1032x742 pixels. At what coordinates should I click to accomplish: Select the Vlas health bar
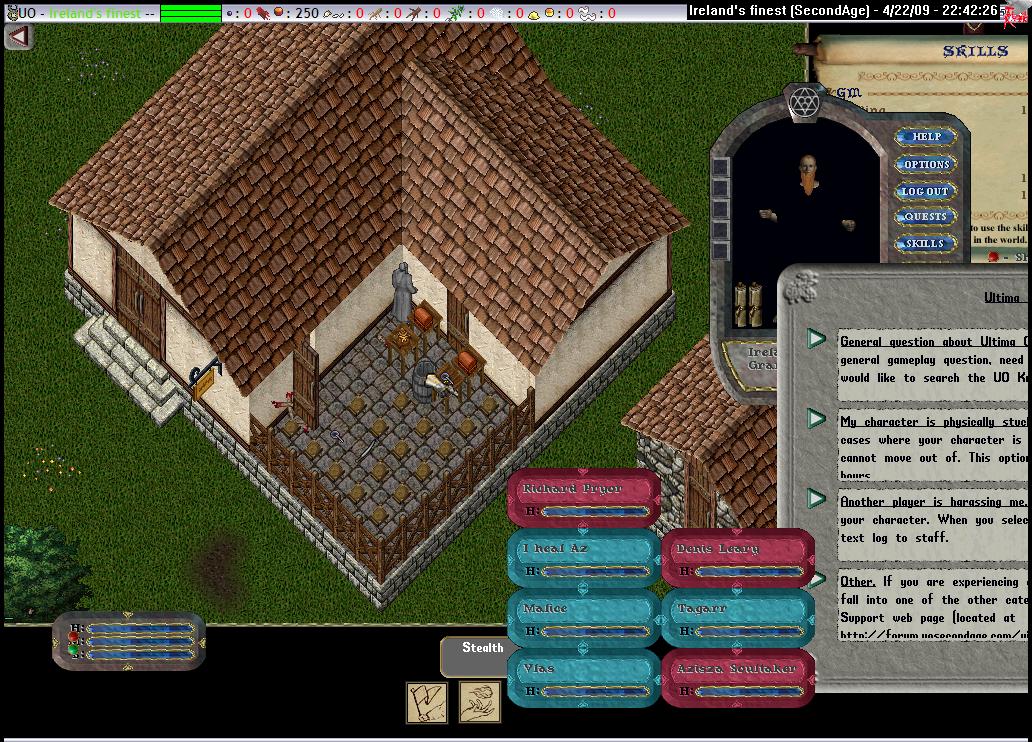point(584,679)
